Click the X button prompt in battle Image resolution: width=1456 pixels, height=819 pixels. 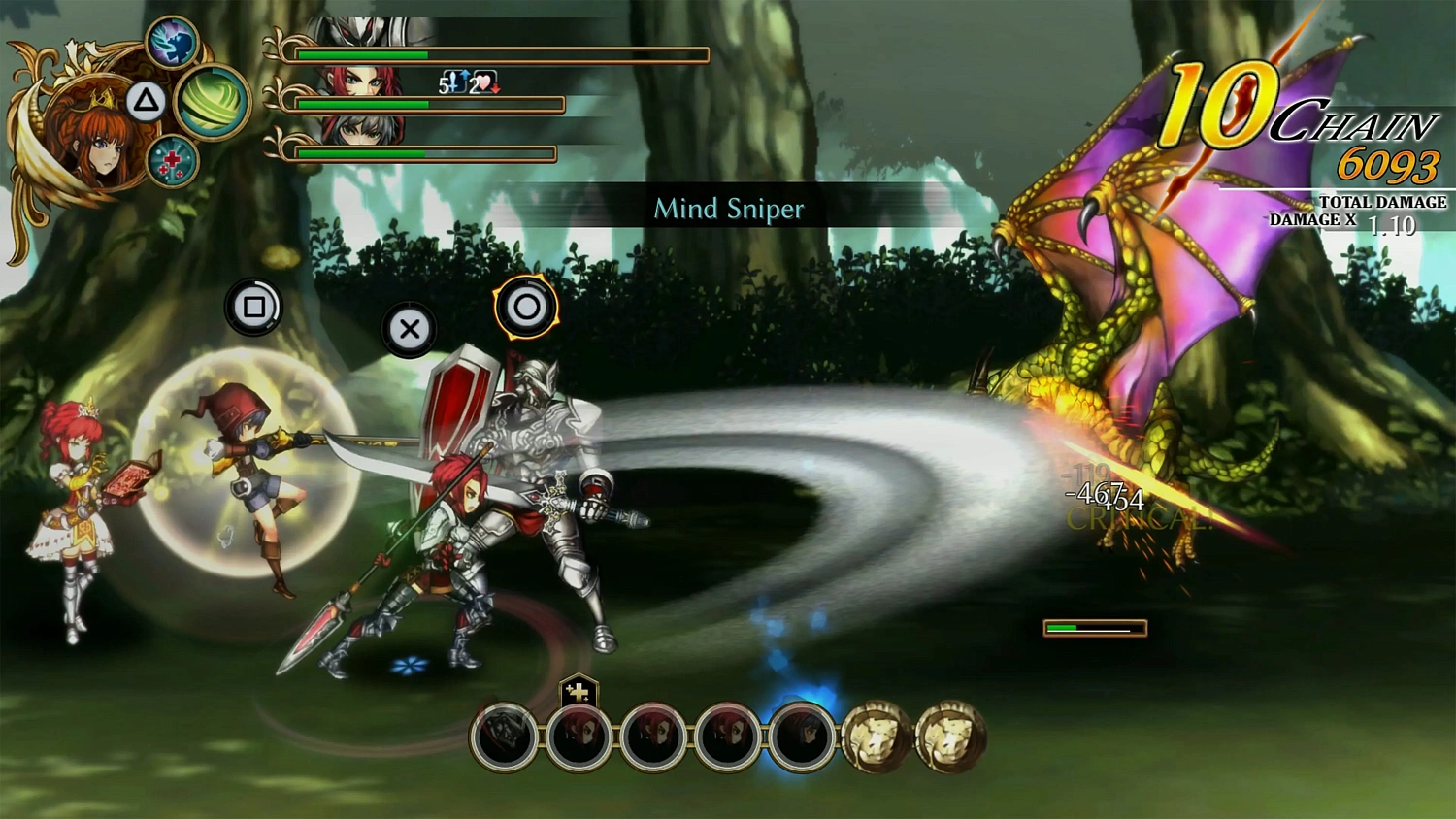[409, 329]
